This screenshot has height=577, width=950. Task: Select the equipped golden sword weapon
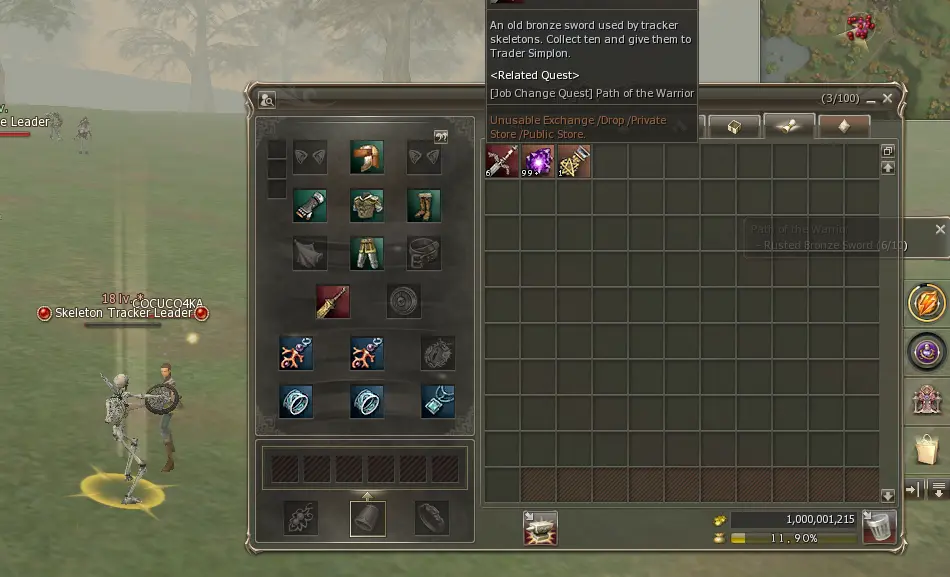[333, 300]
